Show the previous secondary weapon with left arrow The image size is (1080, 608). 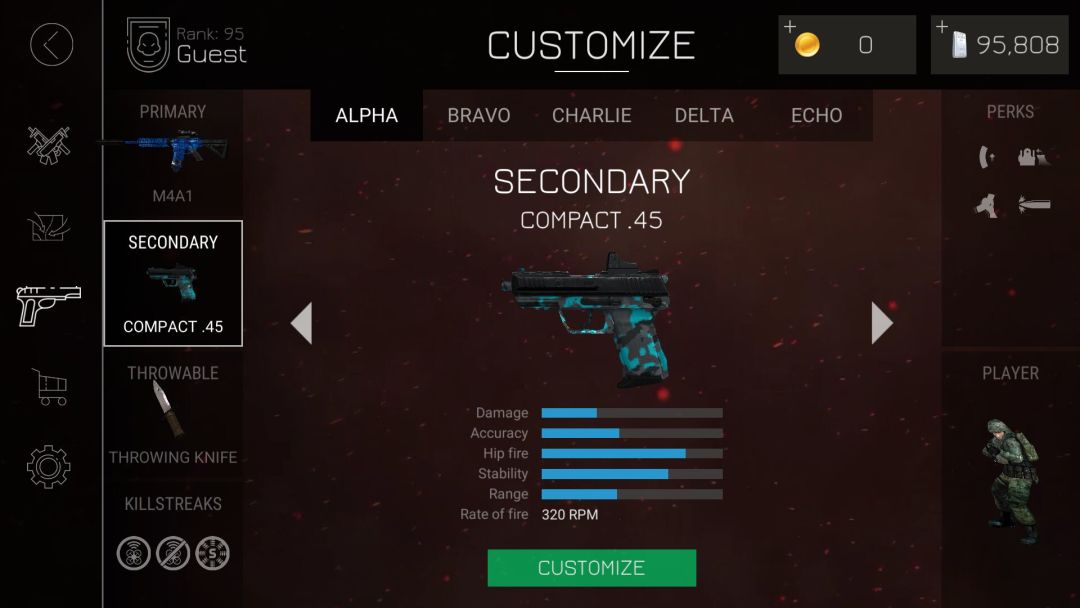[301, 323]
